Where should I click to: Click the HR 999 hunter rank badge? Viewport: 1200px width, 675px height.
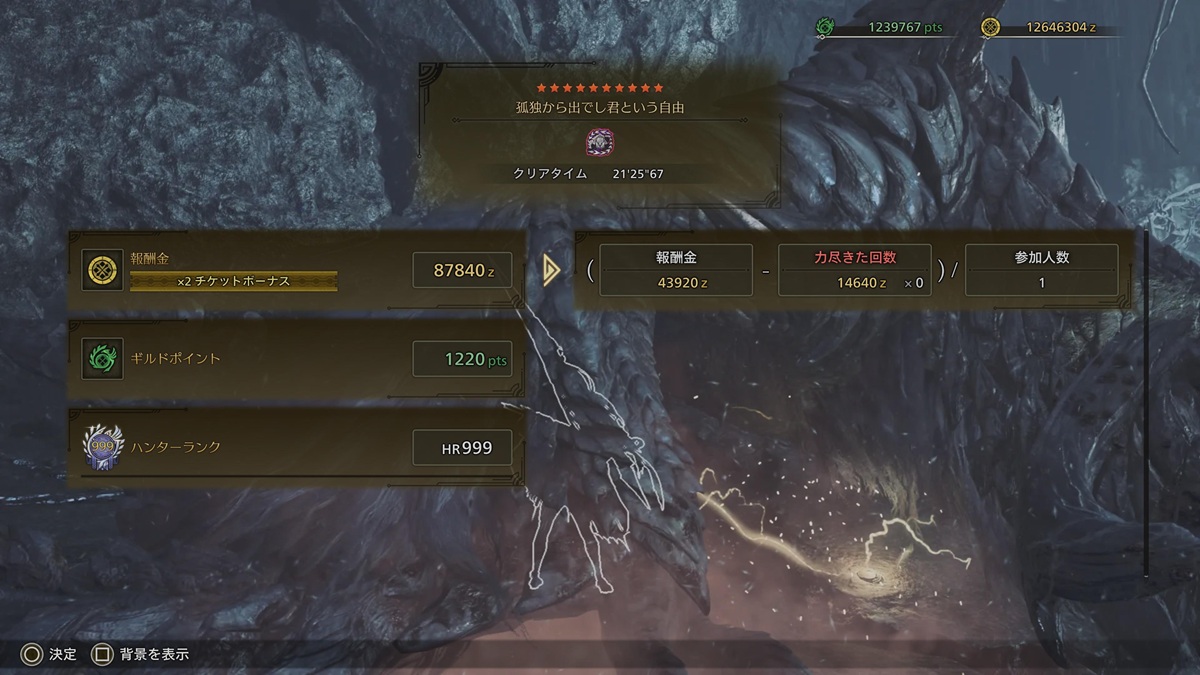103,447
